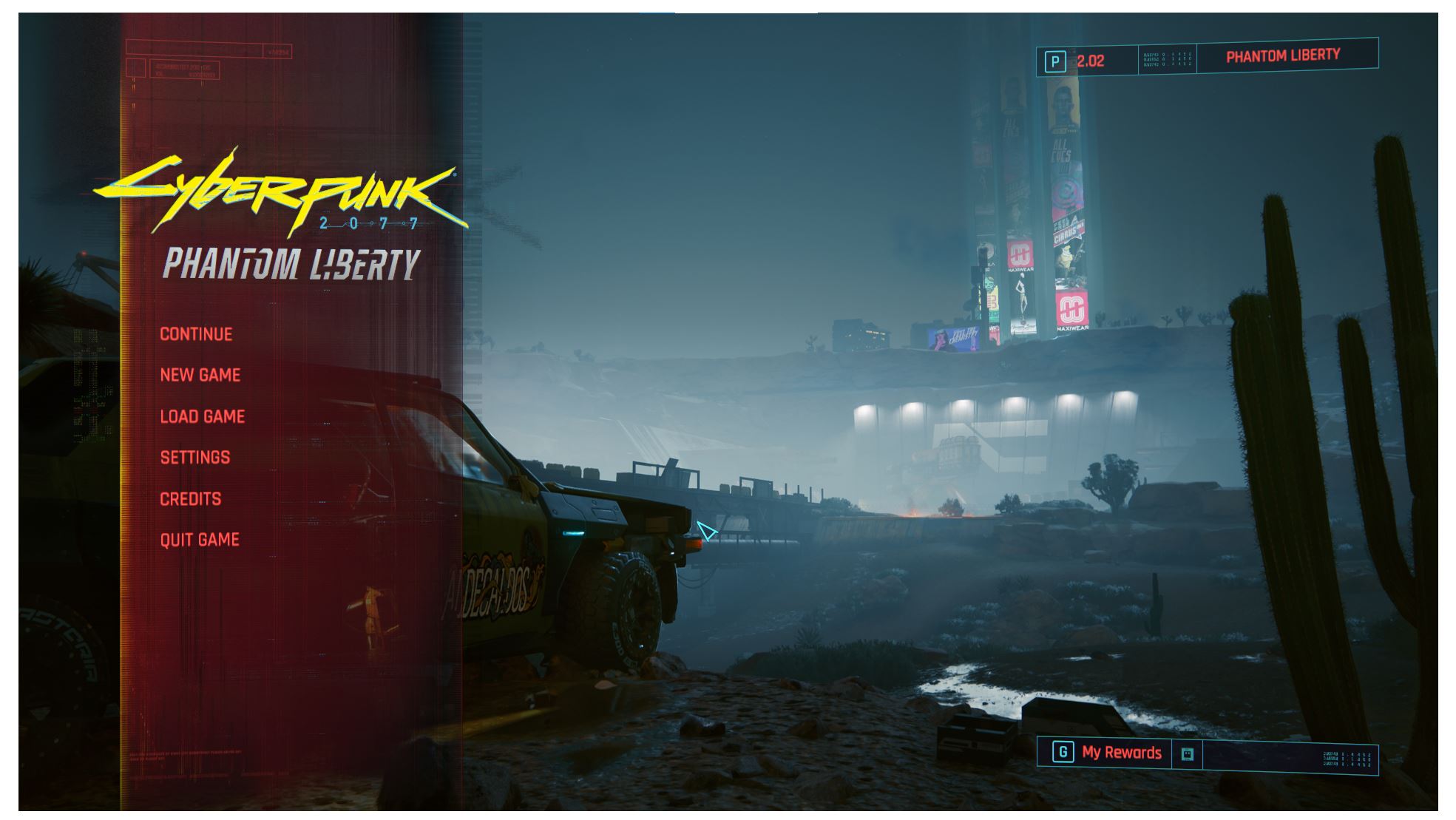Open the Load Game menu
Screen dimensions: 1456x820
[200, 416]
